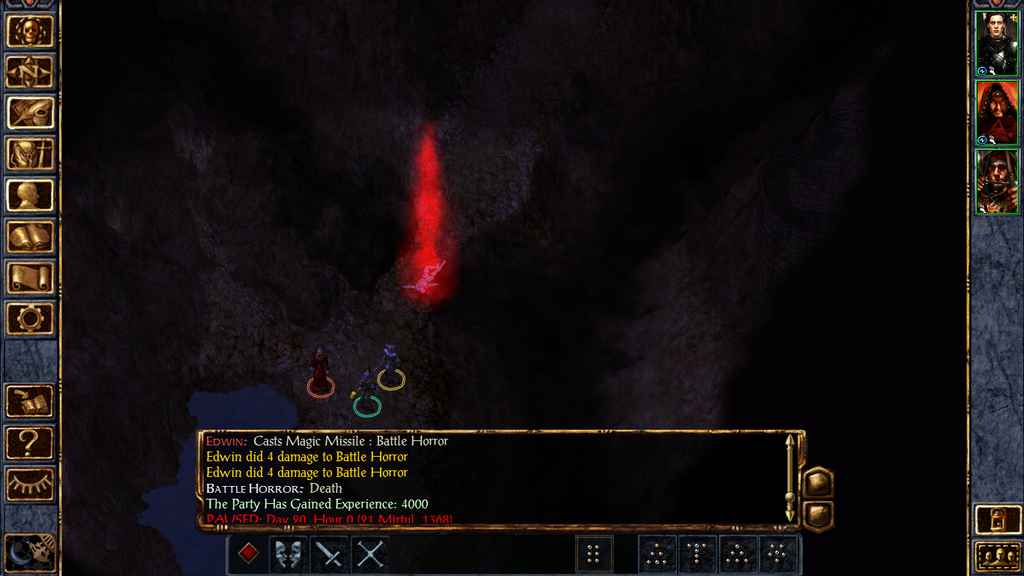Select the red-hooded mage portrait
This screenshot has height=576, width=1024.
tap(996, 112)
